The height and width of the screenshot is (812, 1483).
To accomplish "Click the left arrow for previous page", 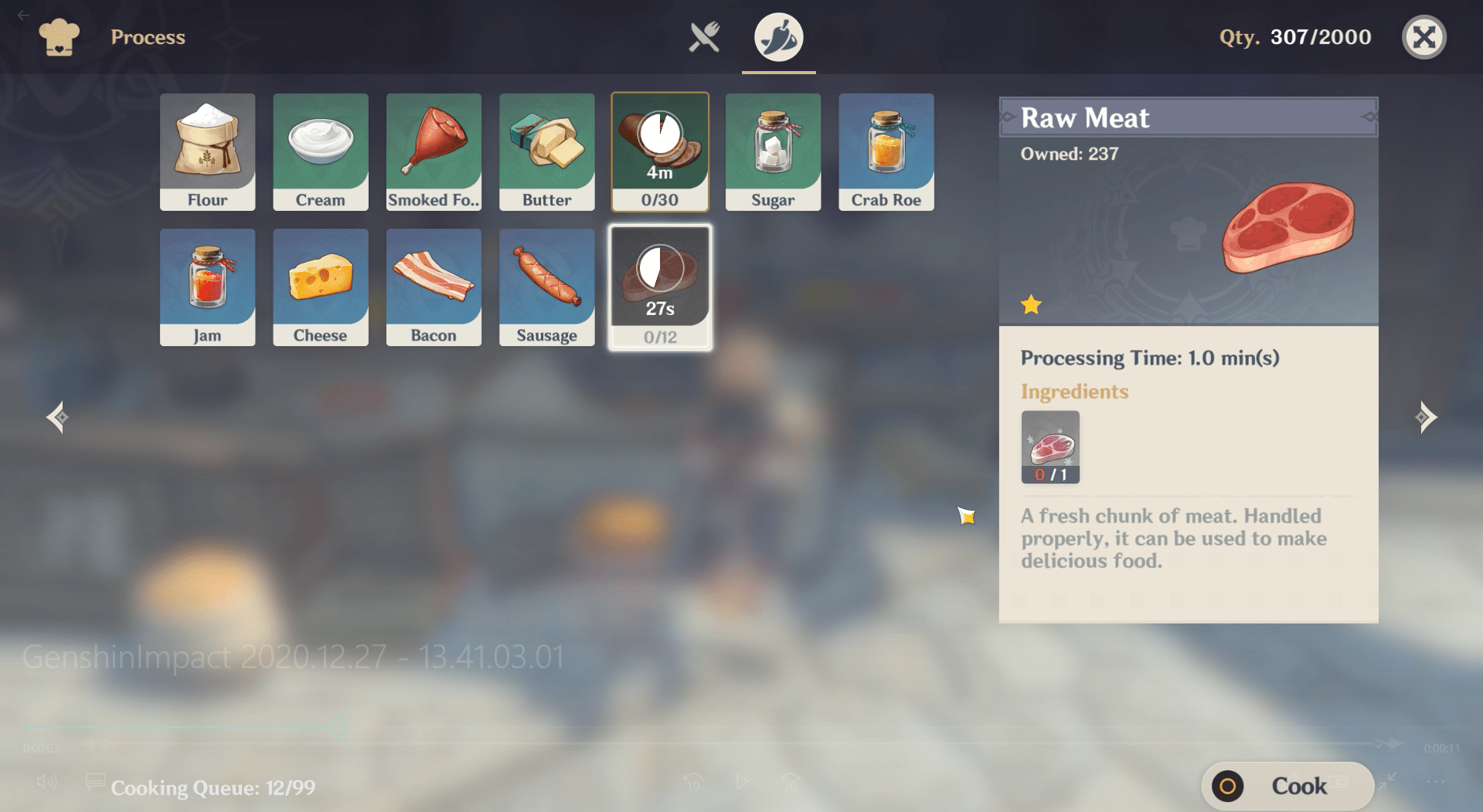I will click(56, 417).
